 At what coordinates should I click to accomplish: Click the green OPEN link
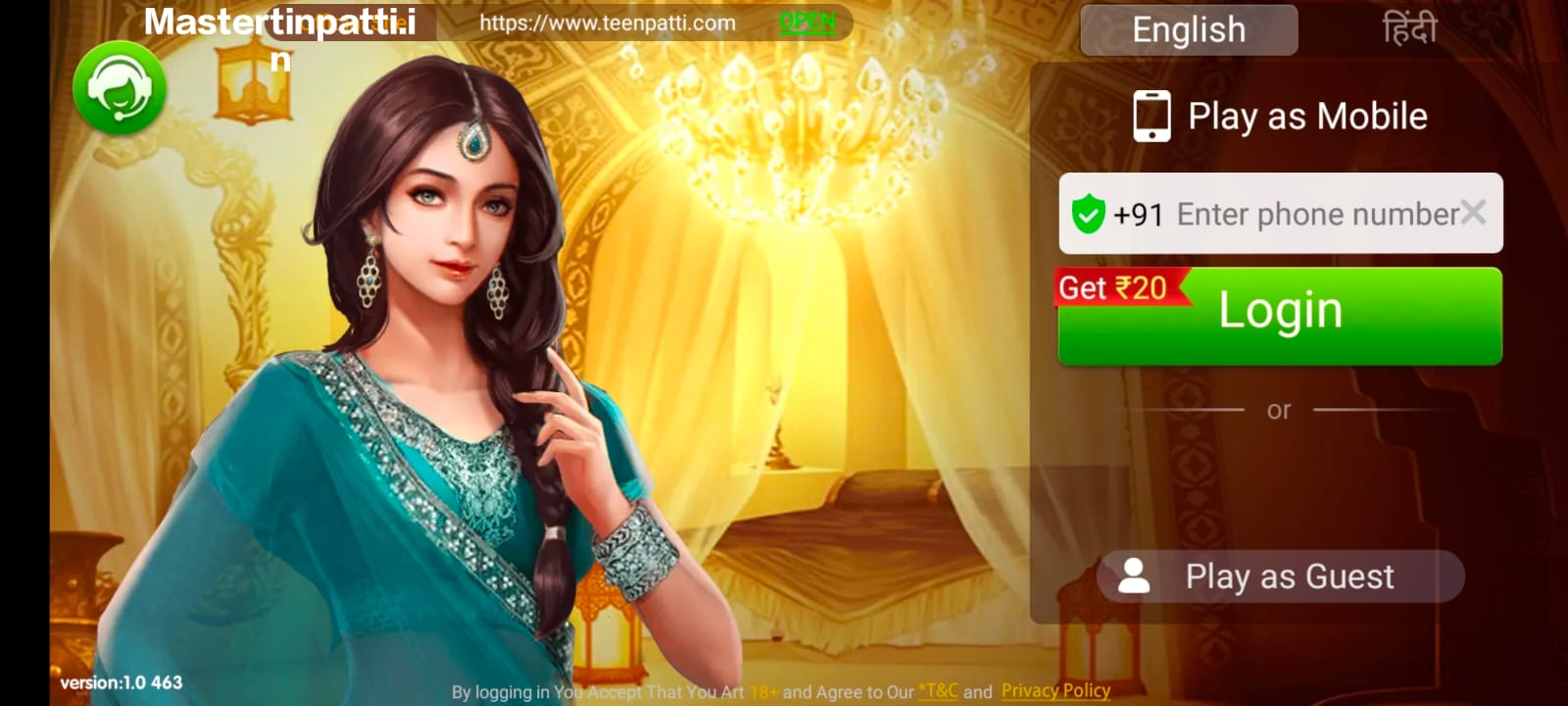[x=808, y=23]
